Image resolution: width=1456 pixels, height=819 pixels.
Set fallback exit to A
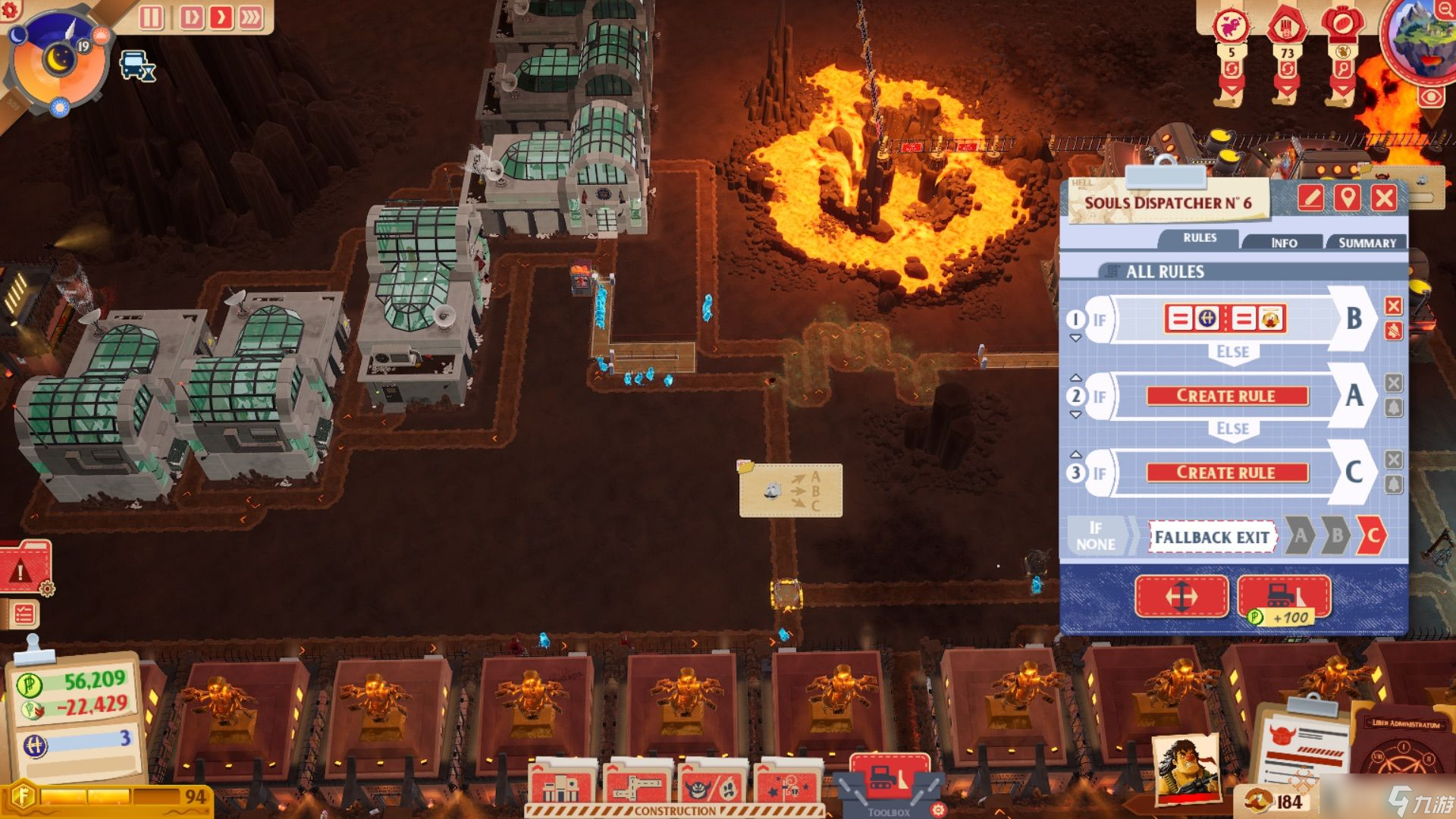pyautogui.click(x=1301, y=536)
